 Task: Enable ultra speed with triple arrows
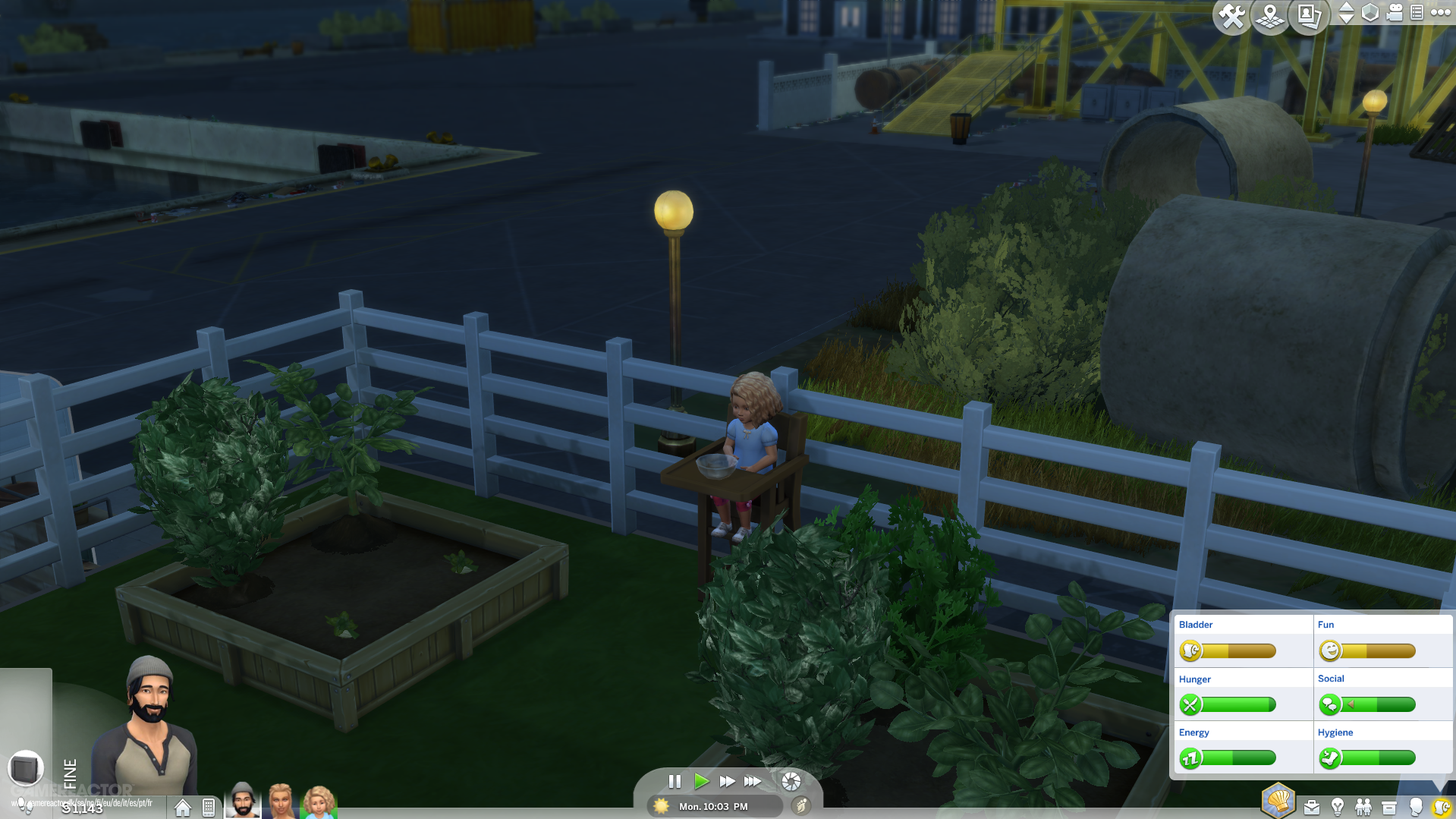[x=752, y=781]
